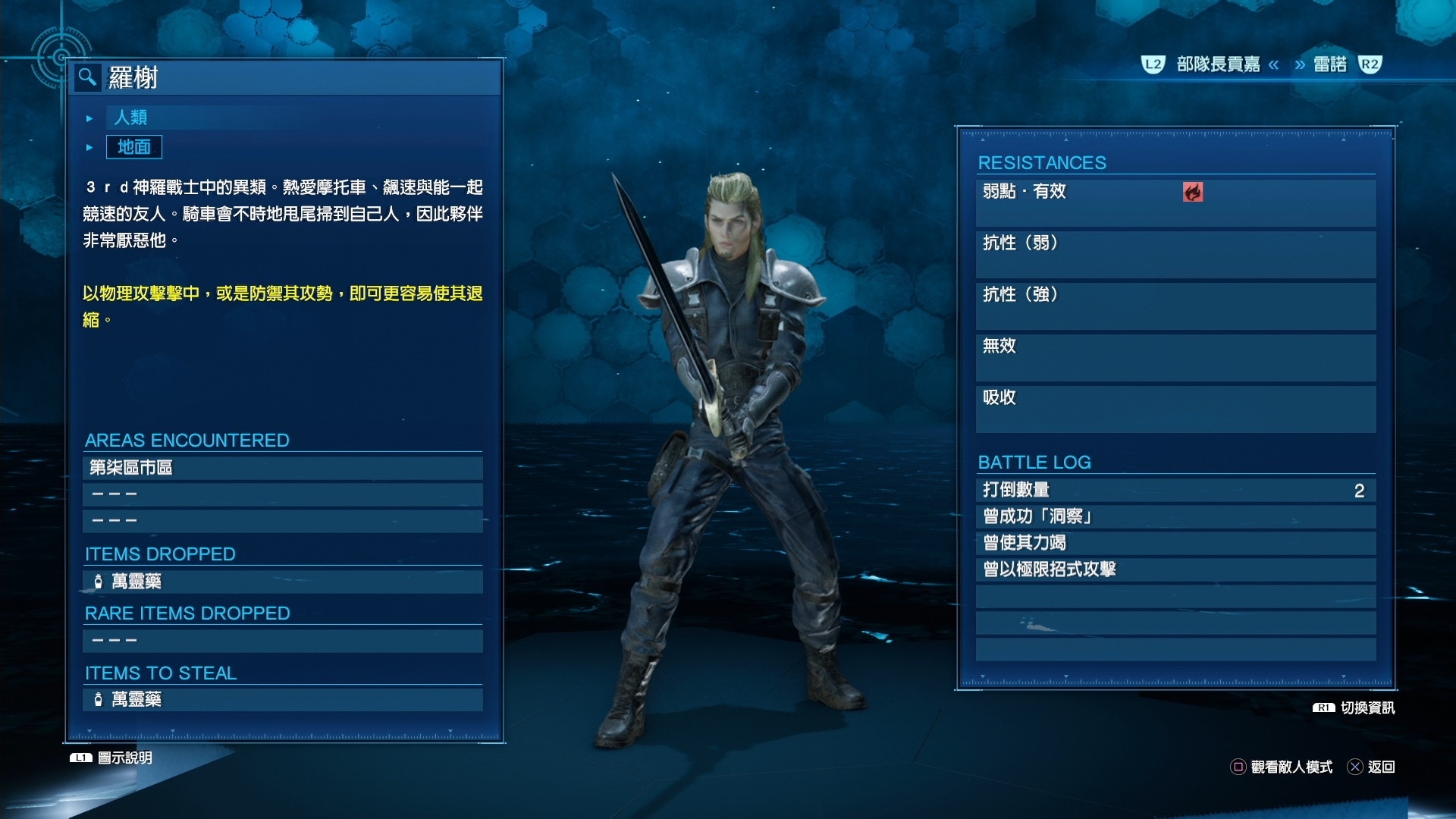The width and height of the screenshot is (1456, 819).
Task: Click the L1 icon beside 圖示說明
Action: 80,756
